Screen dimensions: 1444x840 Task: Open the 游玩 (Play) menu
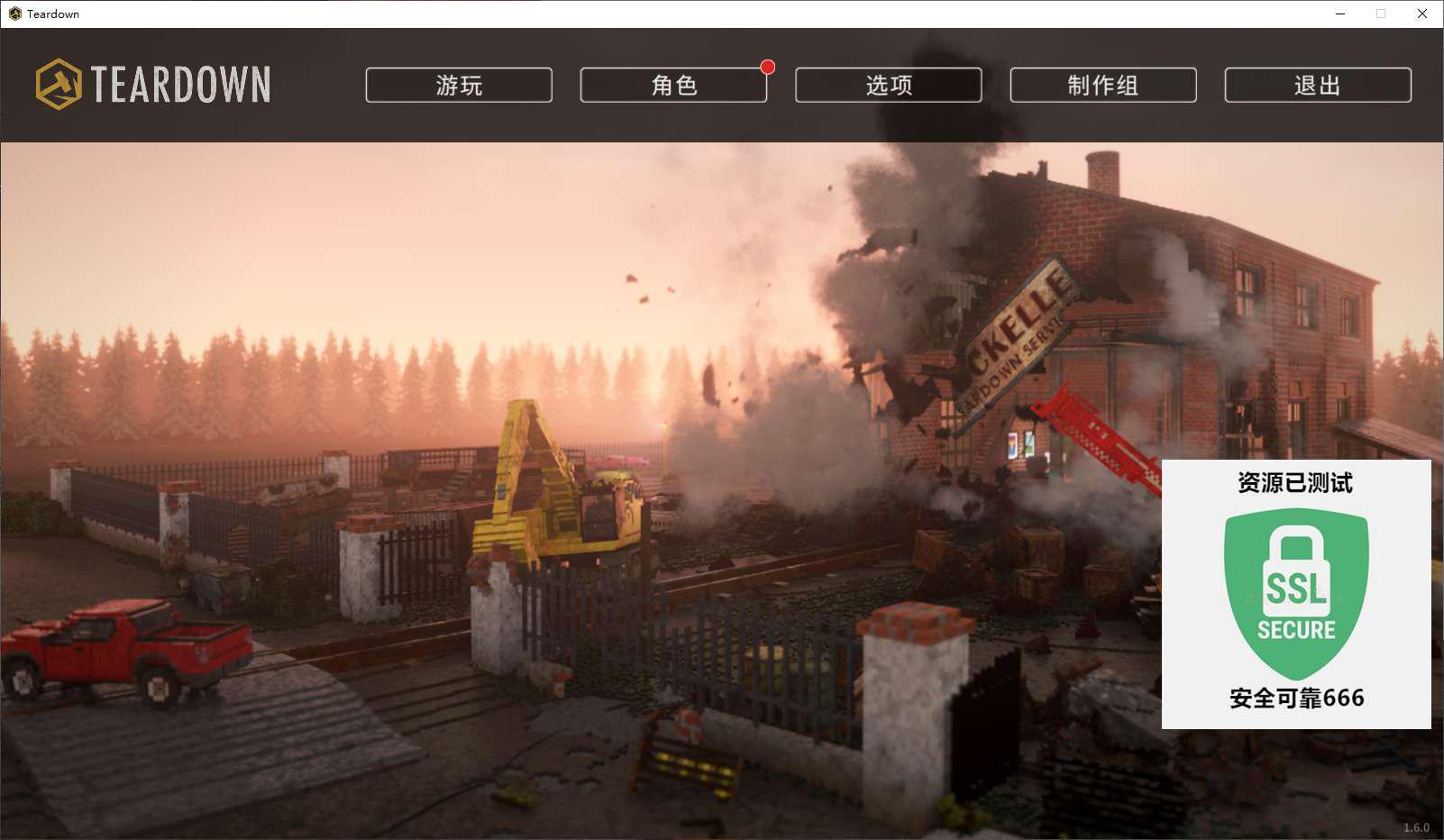pyautogui.click(x=459, y=85)
